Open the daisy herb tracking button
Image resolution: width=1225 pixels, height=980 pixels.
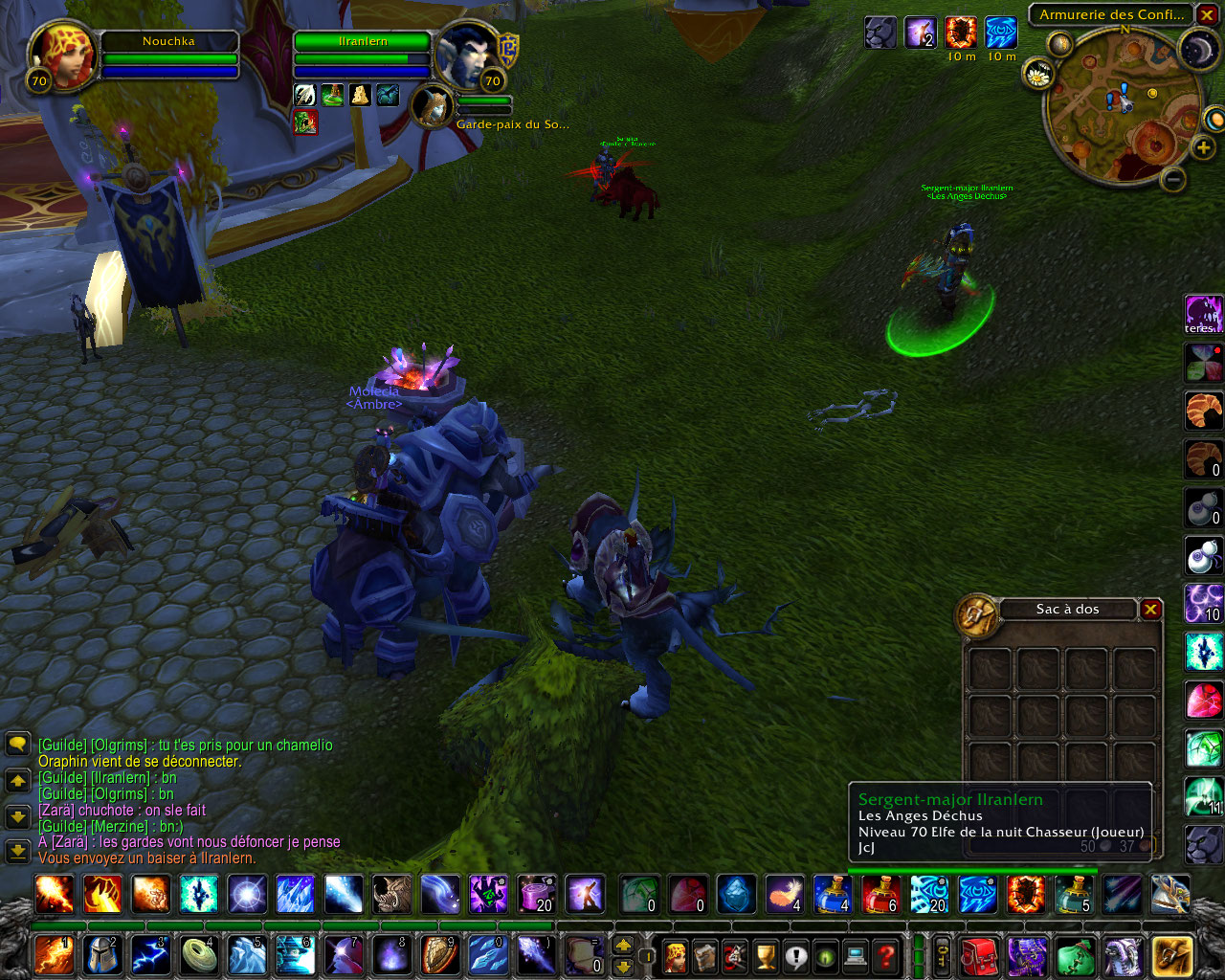click(x=1037, y=73)
